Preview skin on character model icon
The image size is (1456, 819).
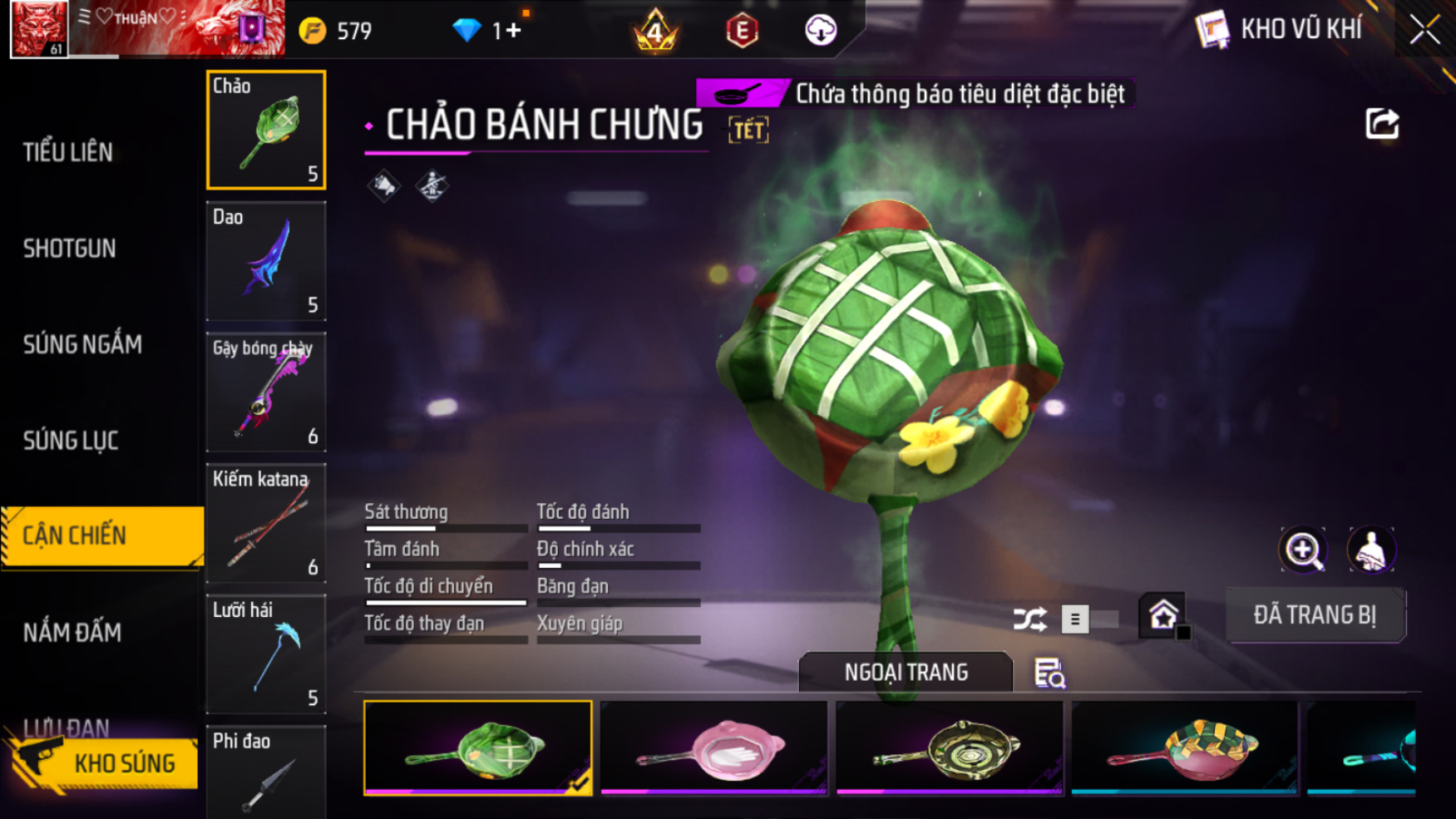tap(1371, 550)
